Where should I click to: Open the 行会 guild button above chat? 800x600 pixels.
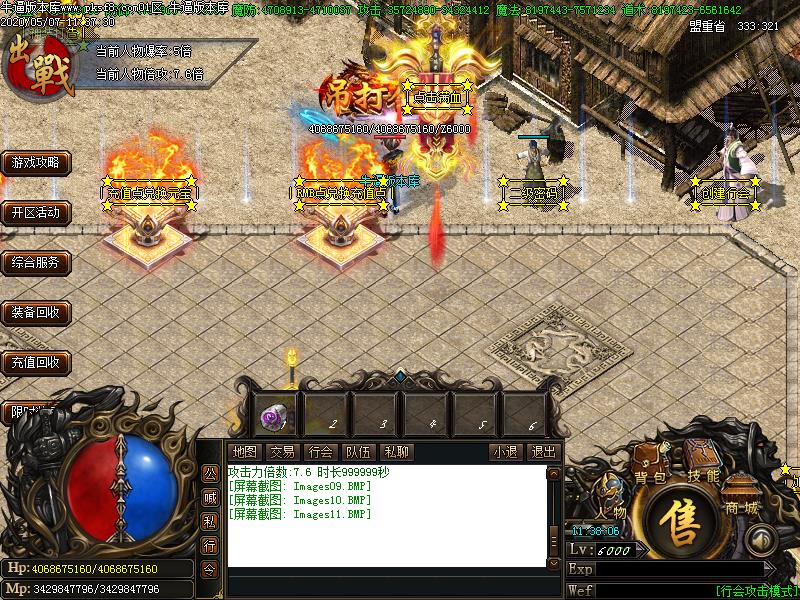320,452
